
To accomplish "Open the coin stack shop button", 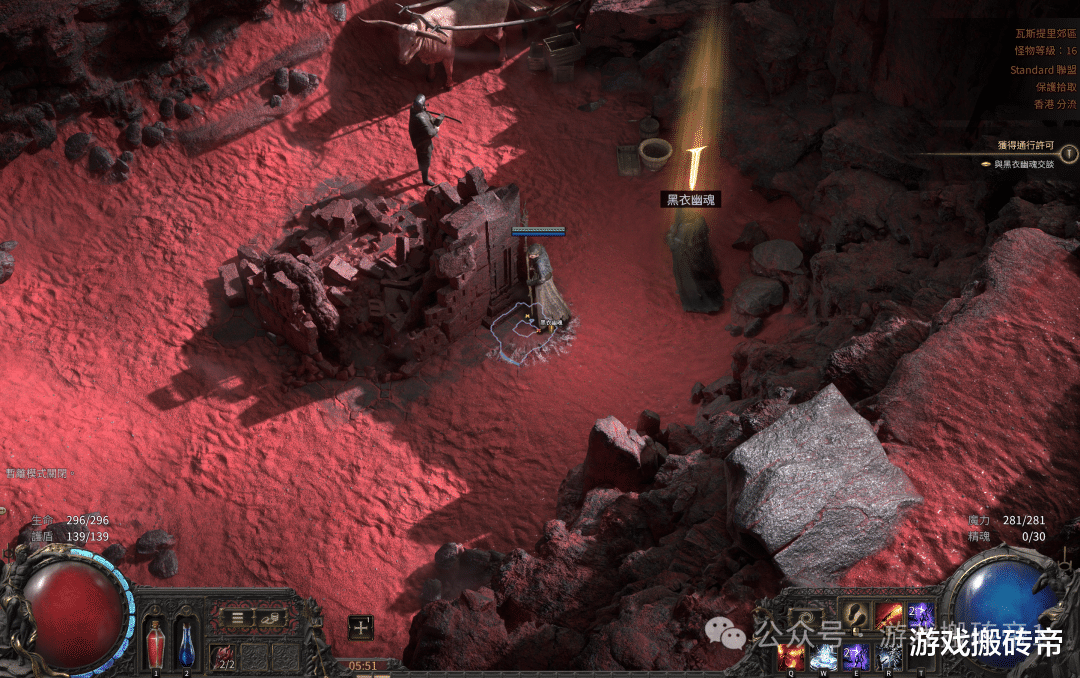I will 269,618.
